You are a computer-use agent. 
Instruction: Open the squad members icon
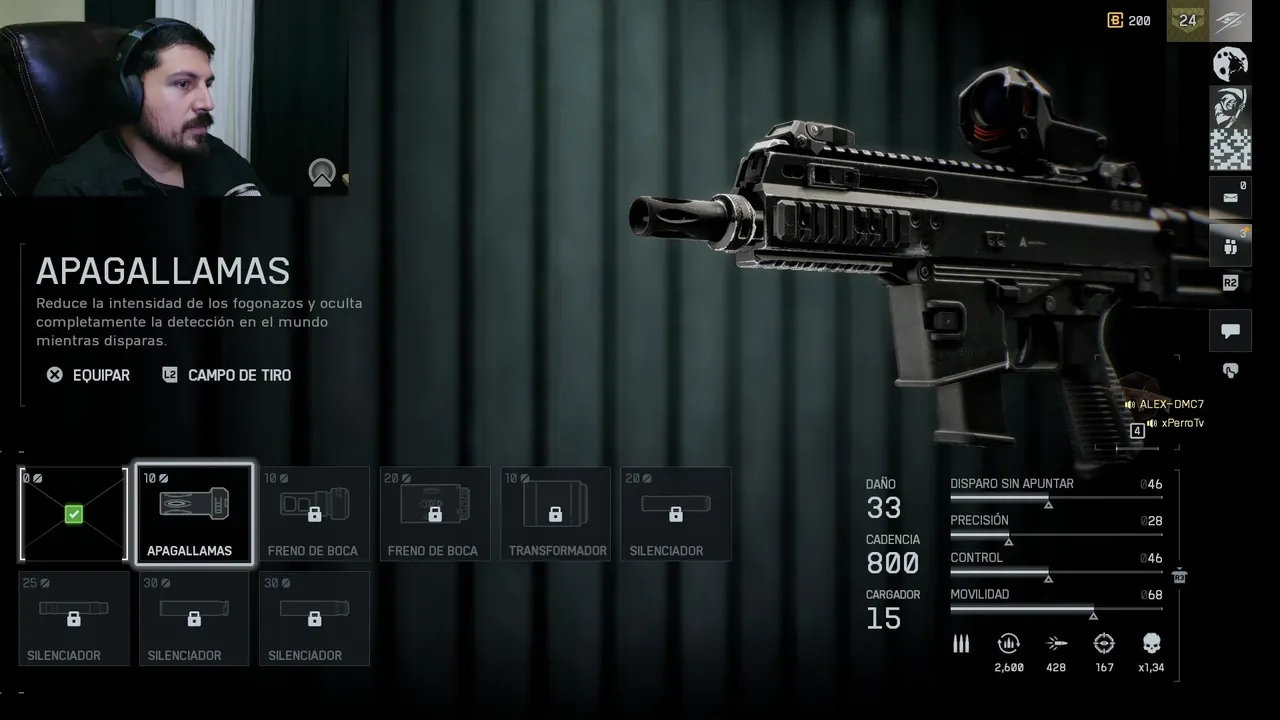click(x=1230, y=245)
